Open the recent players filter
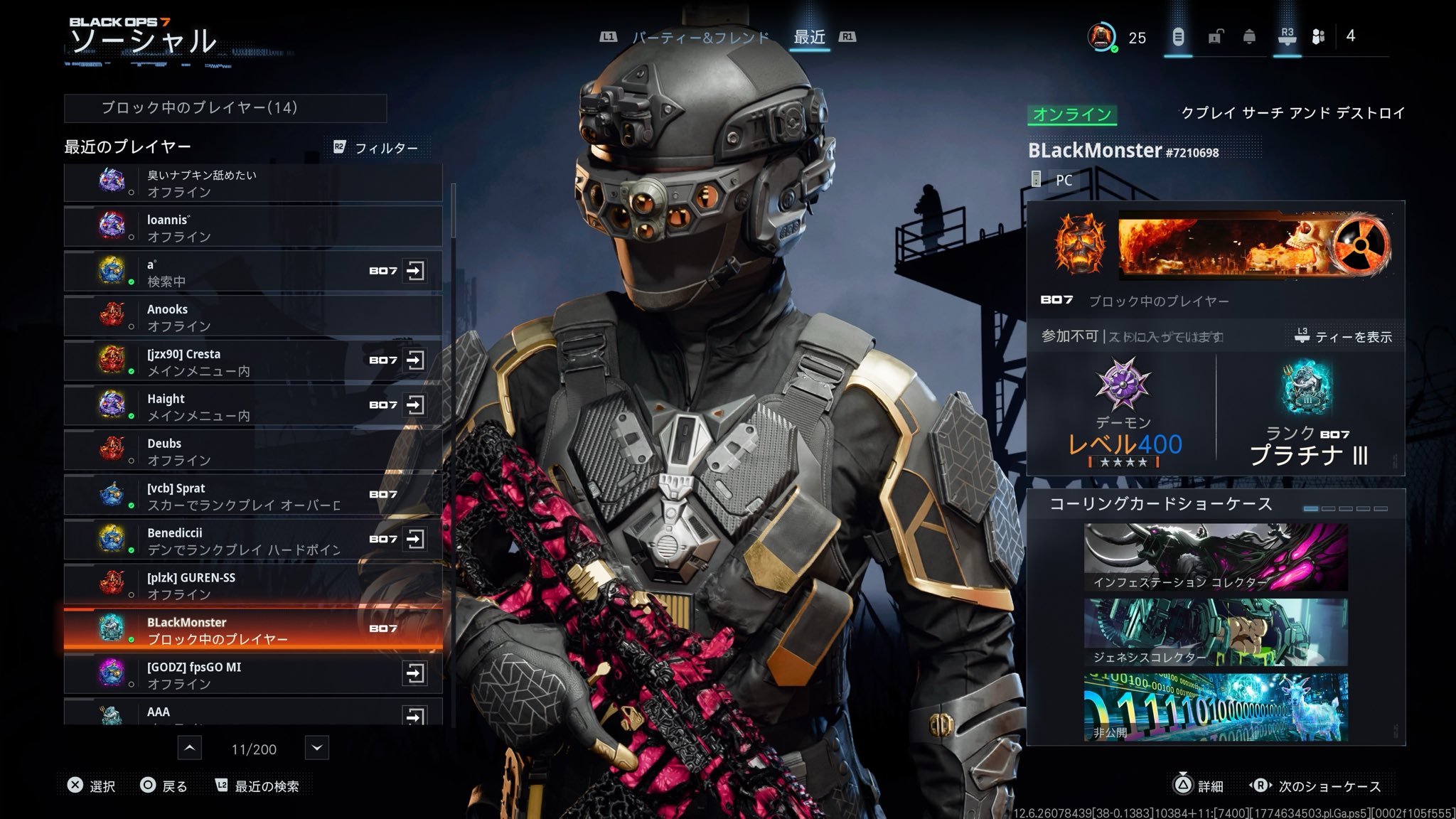This screenshot has height=819, width=1456. pyautogui.click(x=377, y=148)
